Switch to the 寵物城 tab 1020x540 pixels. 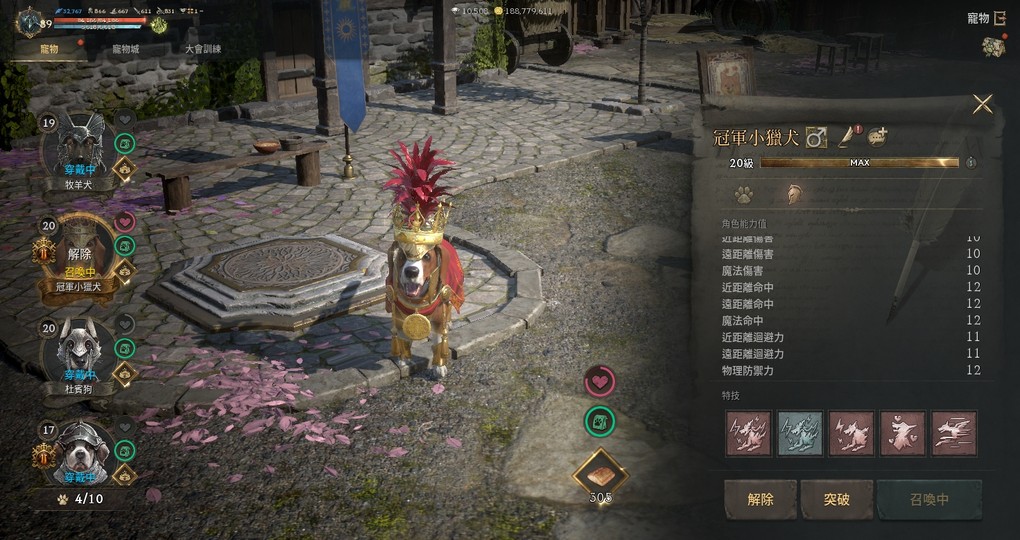coord(127,48)
